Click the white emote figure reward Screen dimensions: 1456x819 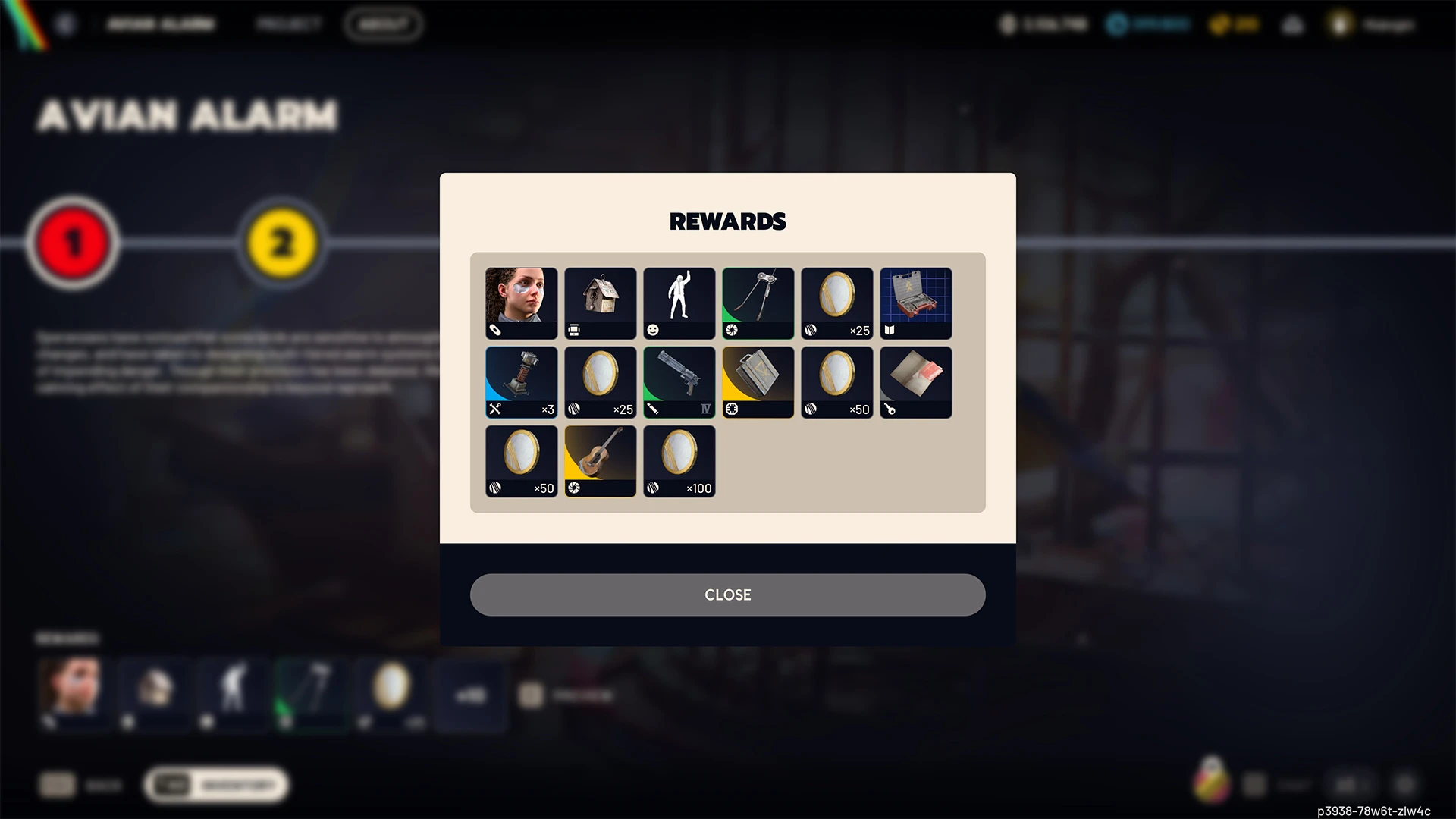tap(679, 303)
